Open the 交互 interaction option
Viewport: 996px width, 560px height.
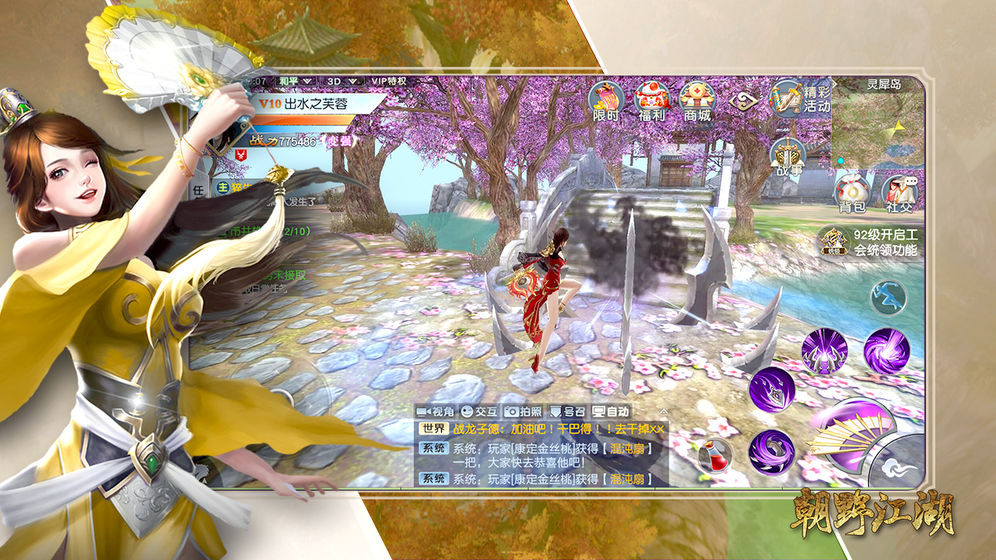[x=479, y=411]
